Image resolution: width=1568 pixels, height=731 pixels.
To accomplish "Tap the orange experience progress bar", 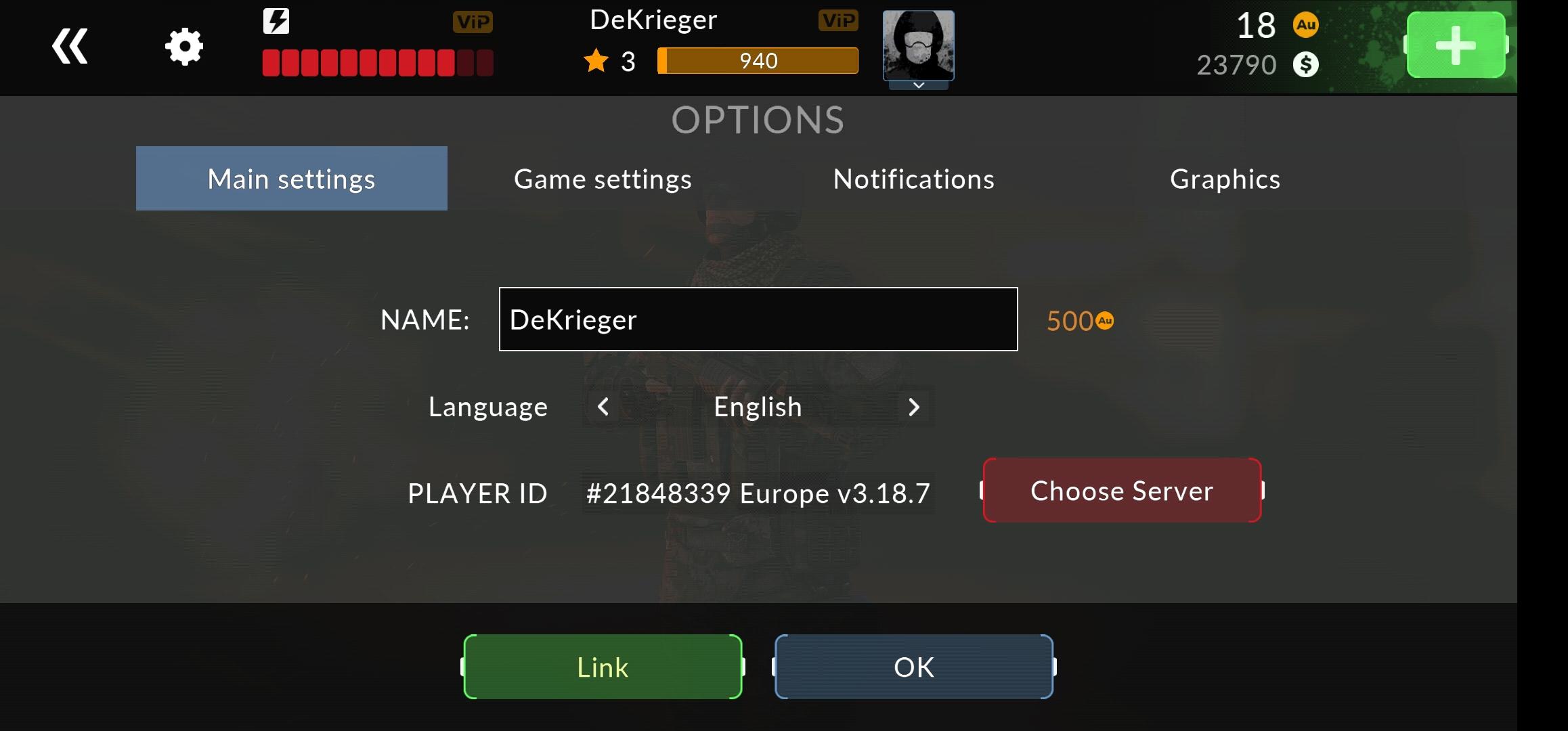I will tap(758, 61).
